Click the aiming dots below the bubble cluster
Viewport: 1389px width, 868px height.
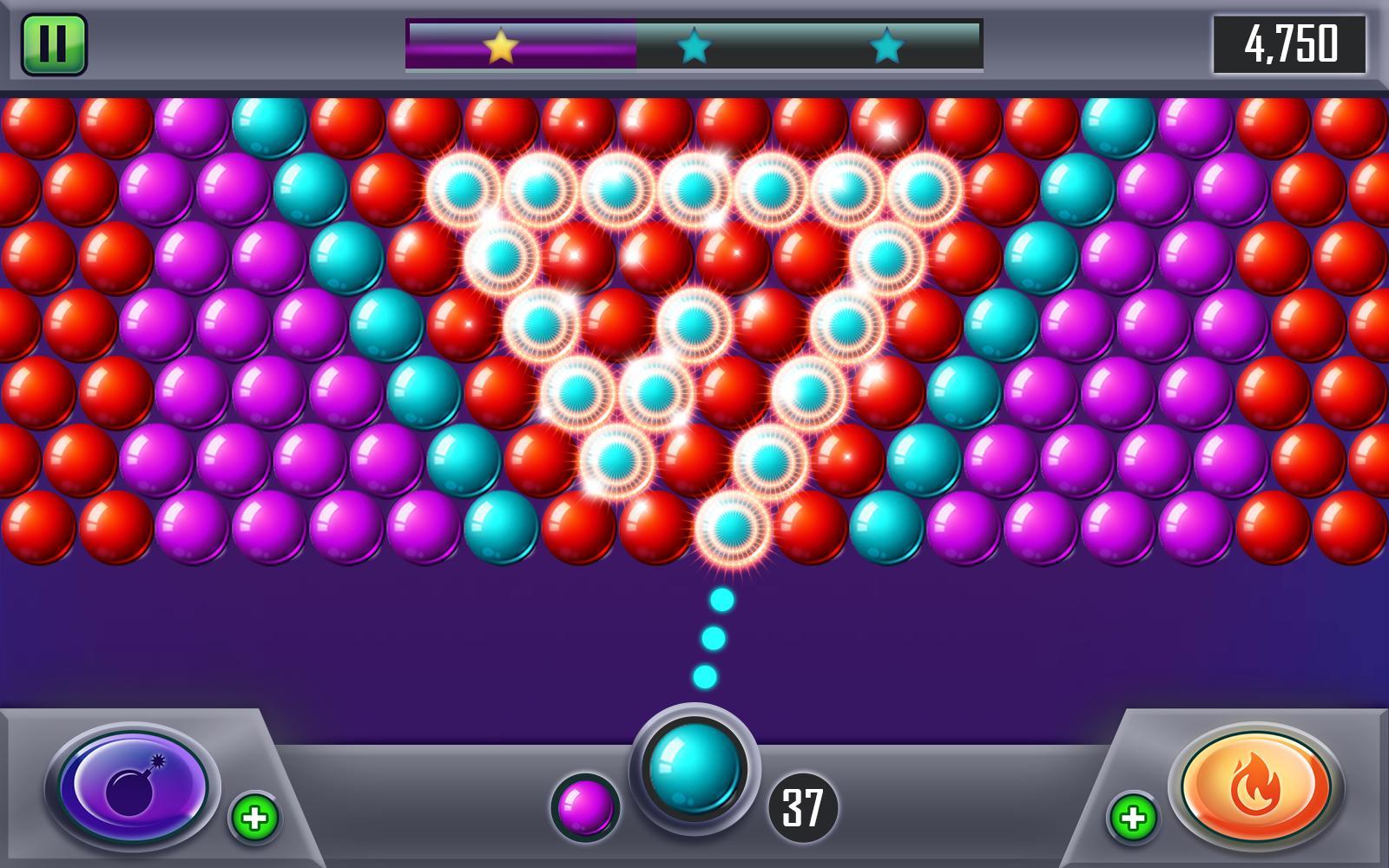[x=714, y=638]
